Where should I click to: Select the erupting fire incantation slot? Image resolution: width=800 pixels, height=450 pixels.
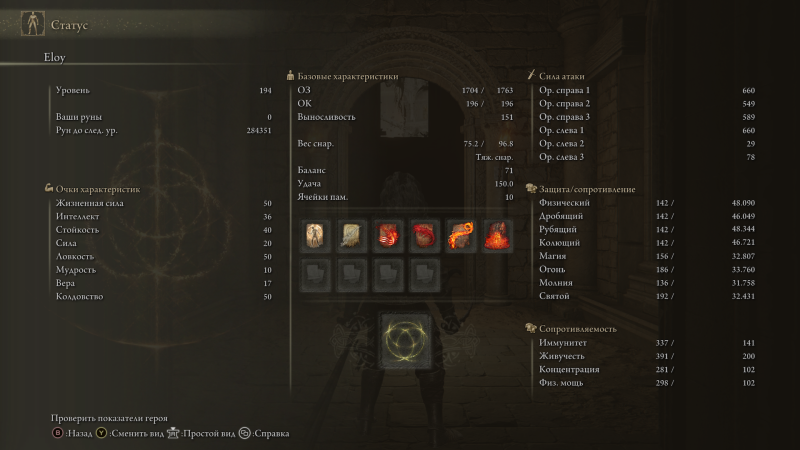497,236
